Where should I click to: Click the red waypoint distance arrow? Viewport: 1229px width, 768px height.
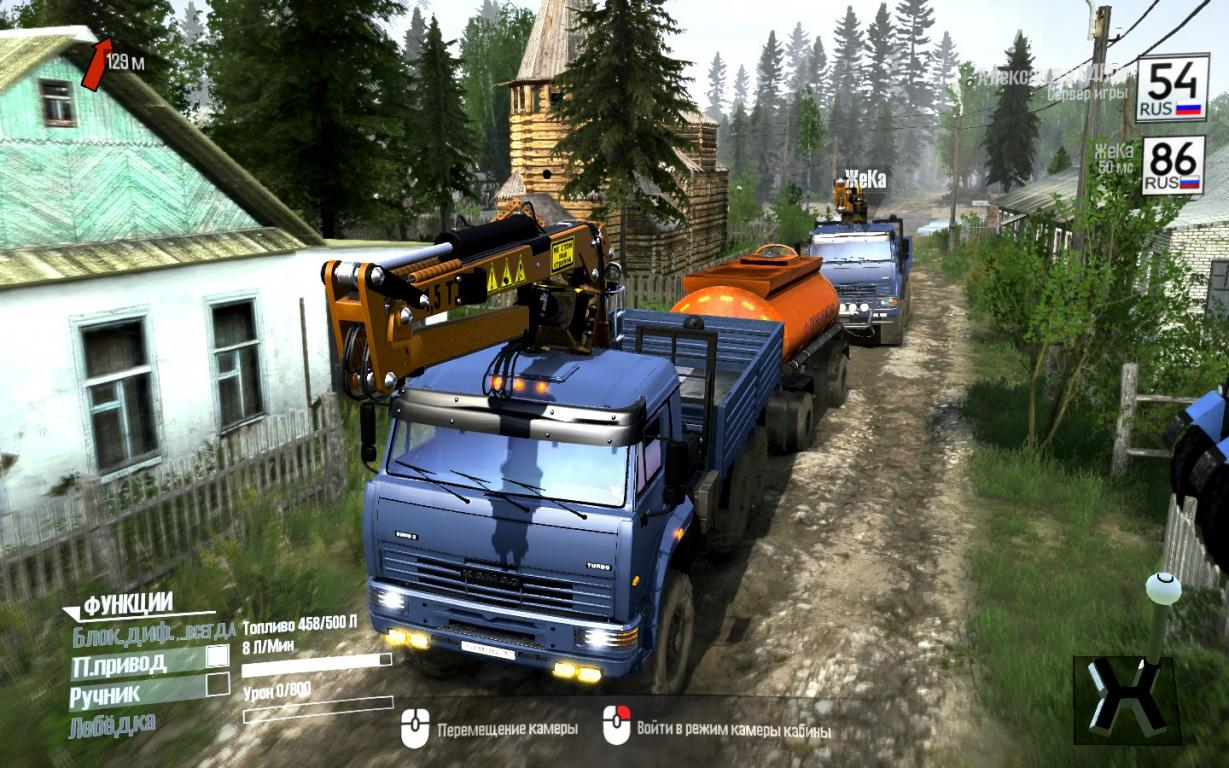(96, 63)
